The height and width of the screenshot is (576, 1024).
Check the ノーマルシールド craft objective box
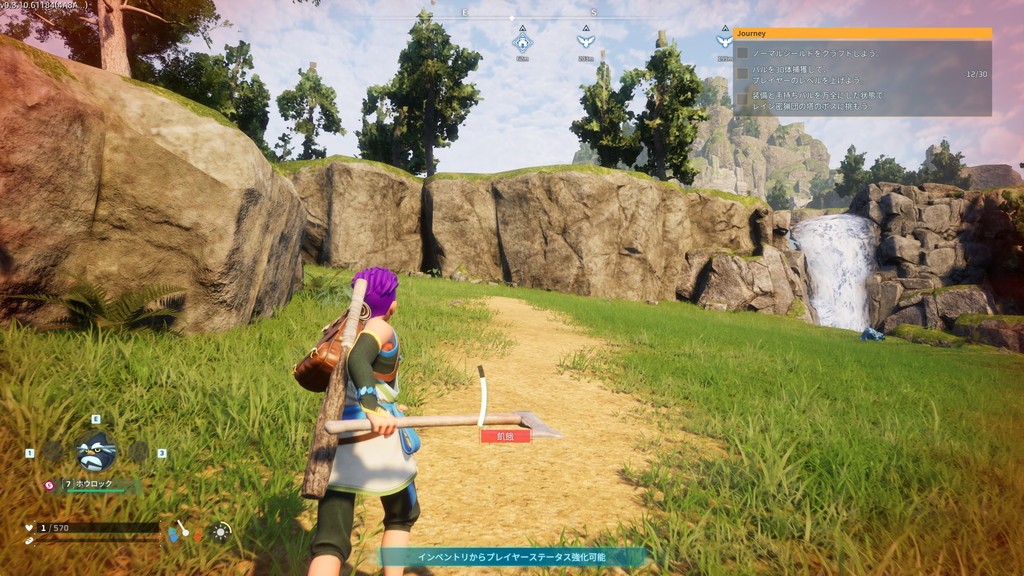[x=742, y=53]
